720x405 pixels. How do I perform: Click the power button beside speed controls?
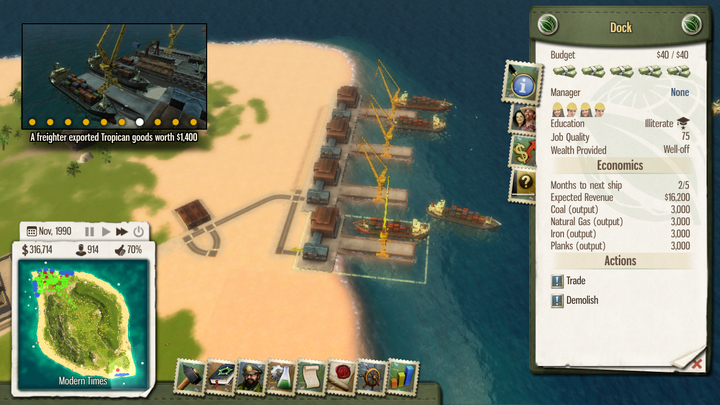(x=138, y=231)
